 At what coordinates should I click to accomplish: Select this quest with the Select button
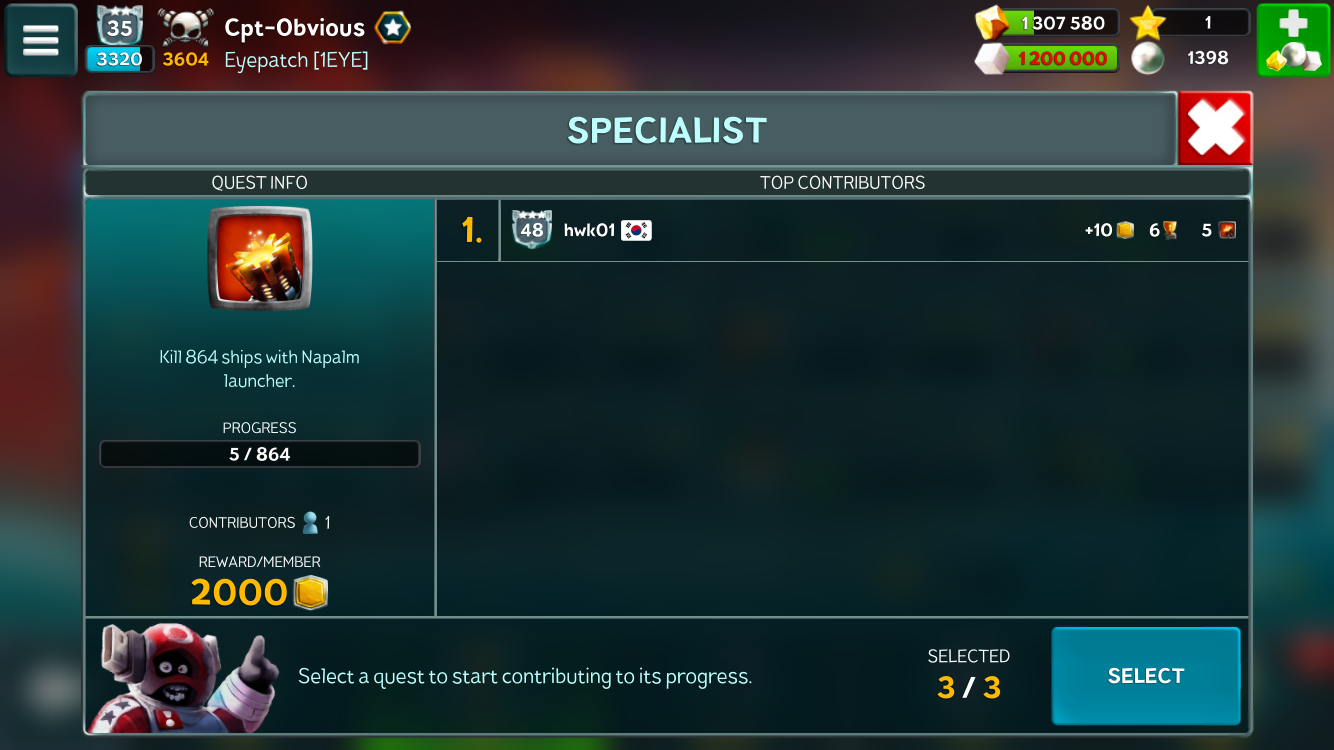pos(1145,676)
